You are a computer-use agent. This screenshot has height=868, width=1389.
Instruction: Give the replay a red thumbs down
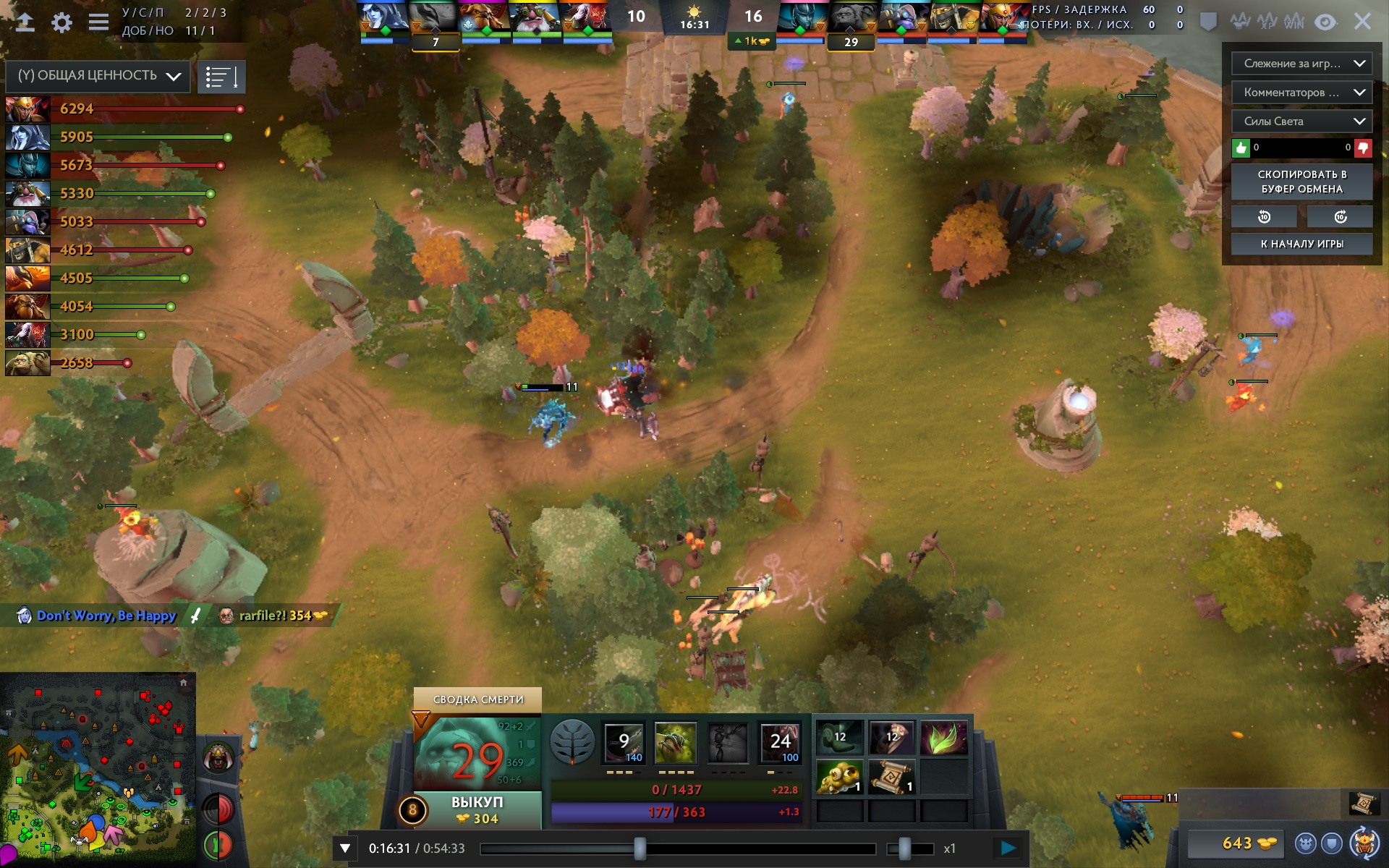(x=1363, y=148)
